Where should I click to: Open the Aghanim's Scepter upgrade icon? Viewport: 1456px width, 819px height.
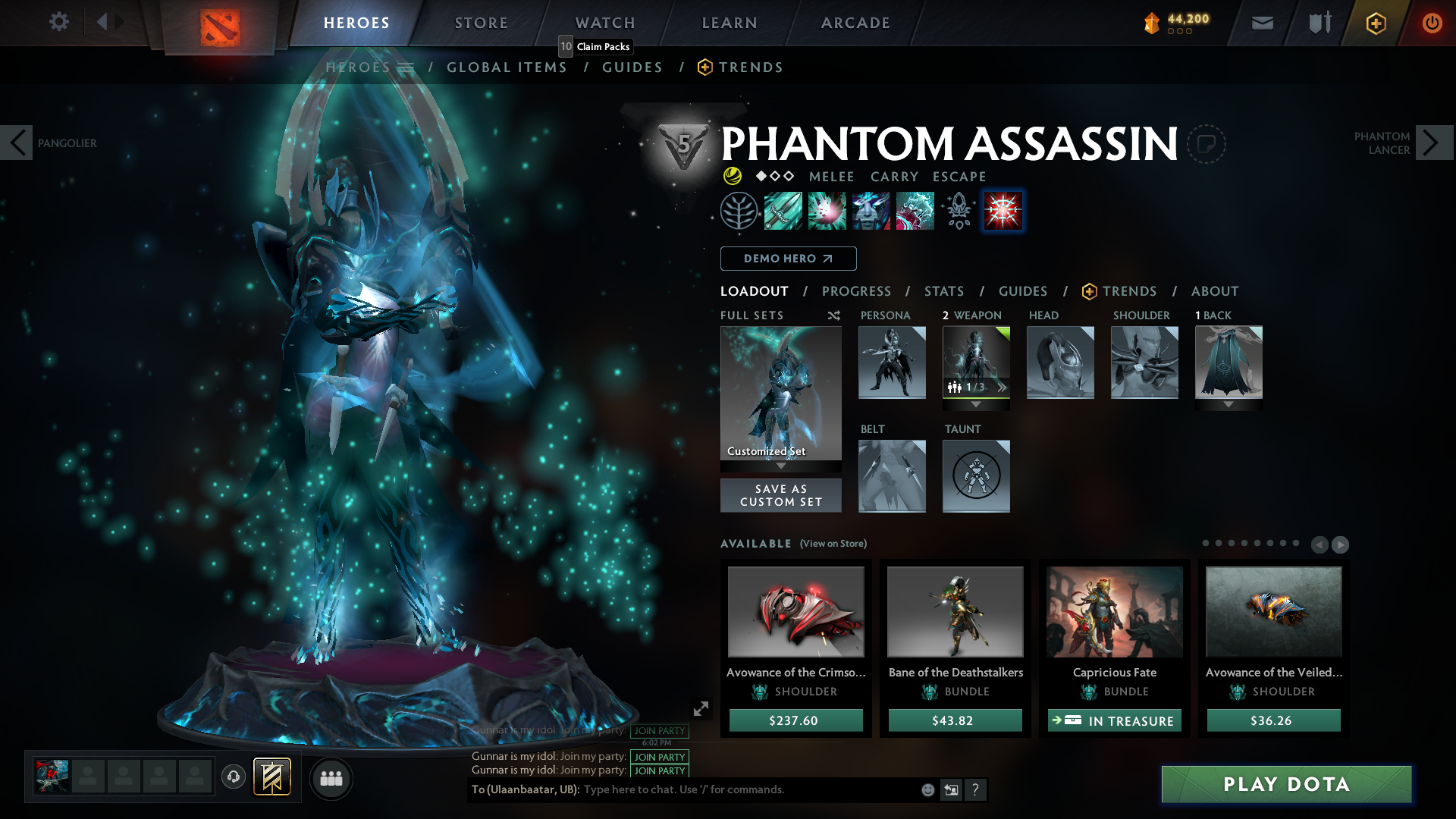click(958, 212)
